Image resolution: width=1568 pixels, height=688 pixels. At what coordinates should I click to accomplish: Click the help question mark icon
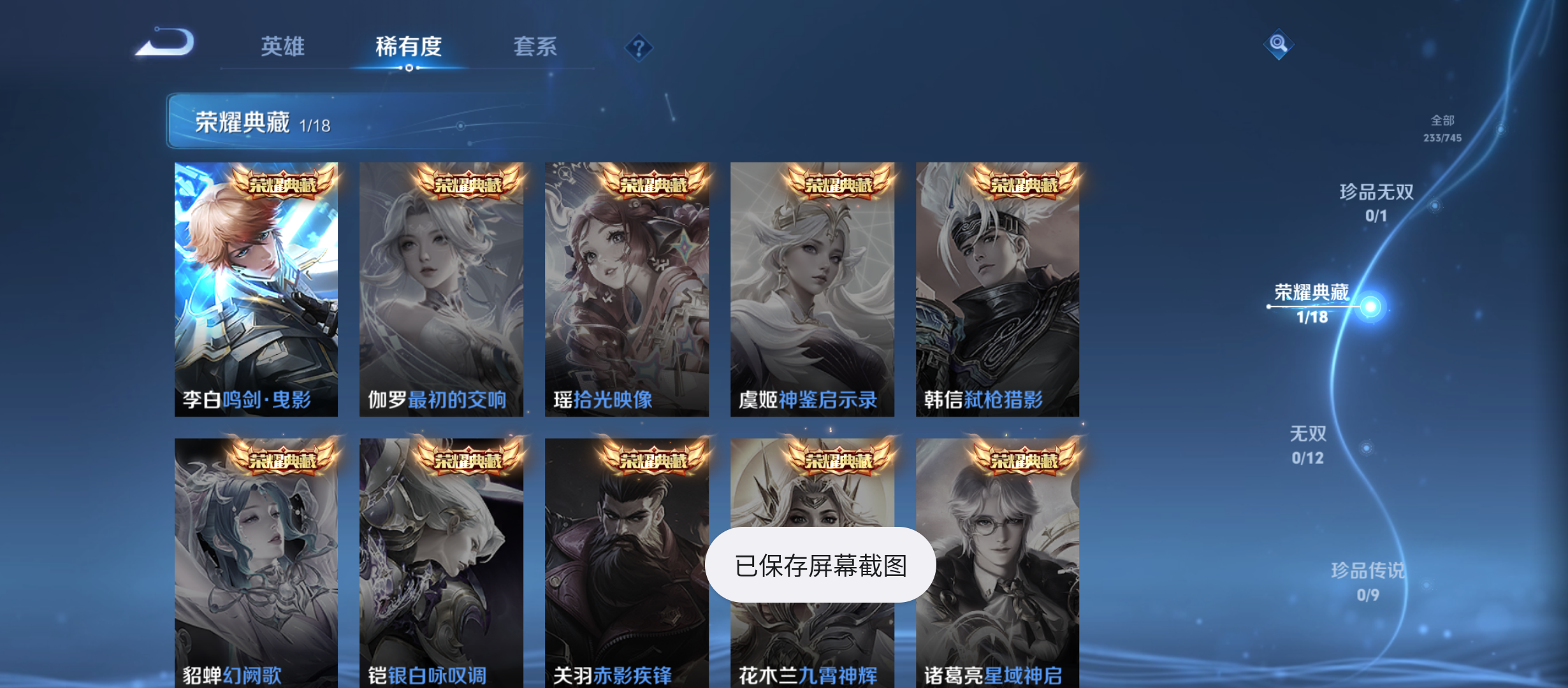click(639, 47)
